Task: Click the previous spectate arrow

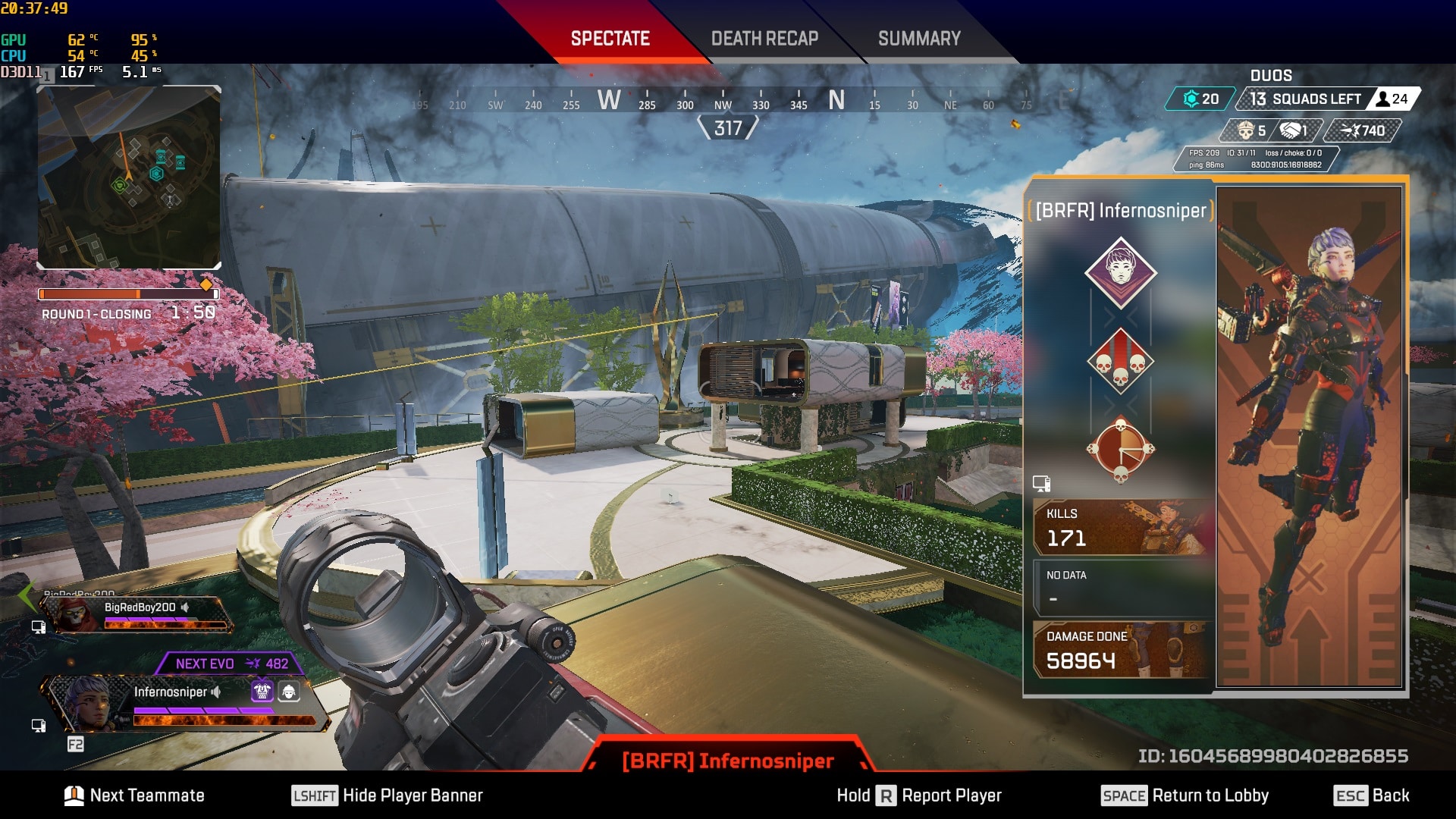Action: 27,596
